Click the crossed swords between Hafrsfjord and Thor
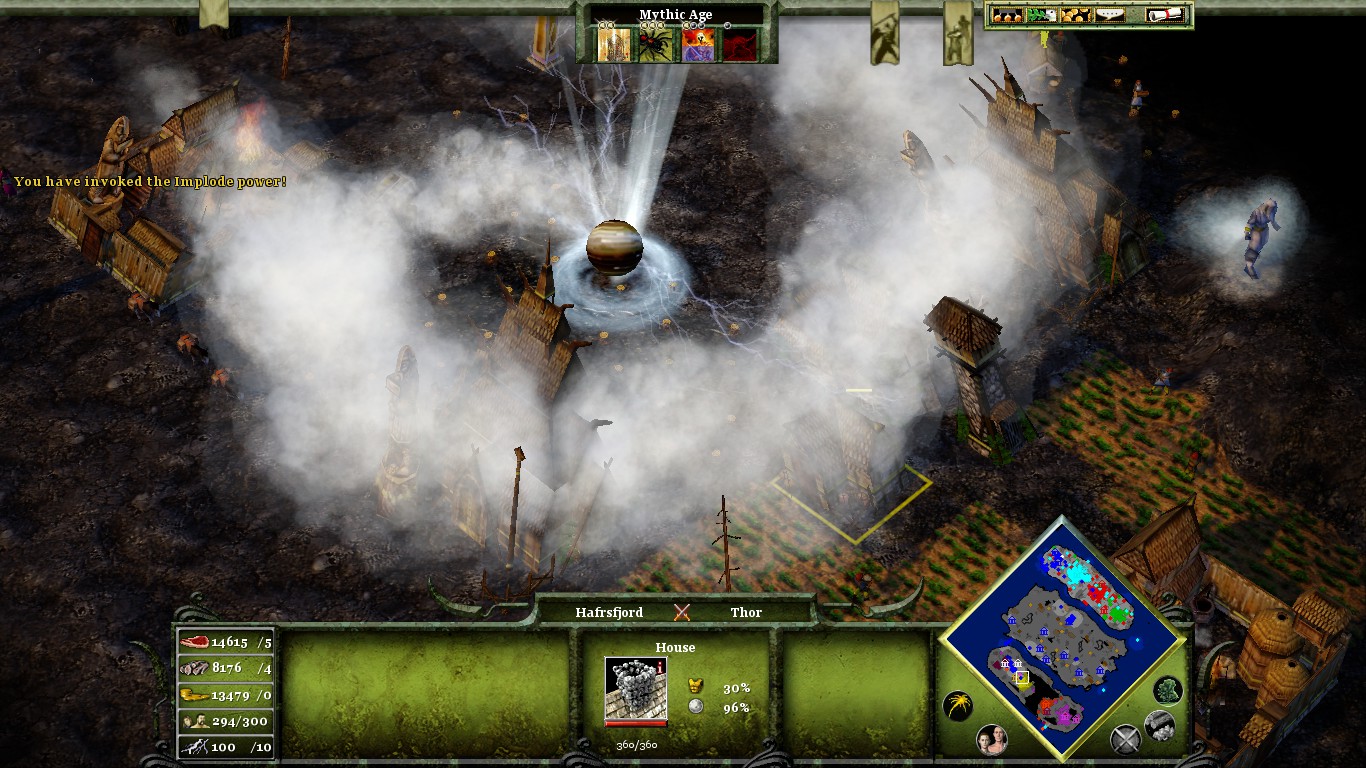 [682, 612]
